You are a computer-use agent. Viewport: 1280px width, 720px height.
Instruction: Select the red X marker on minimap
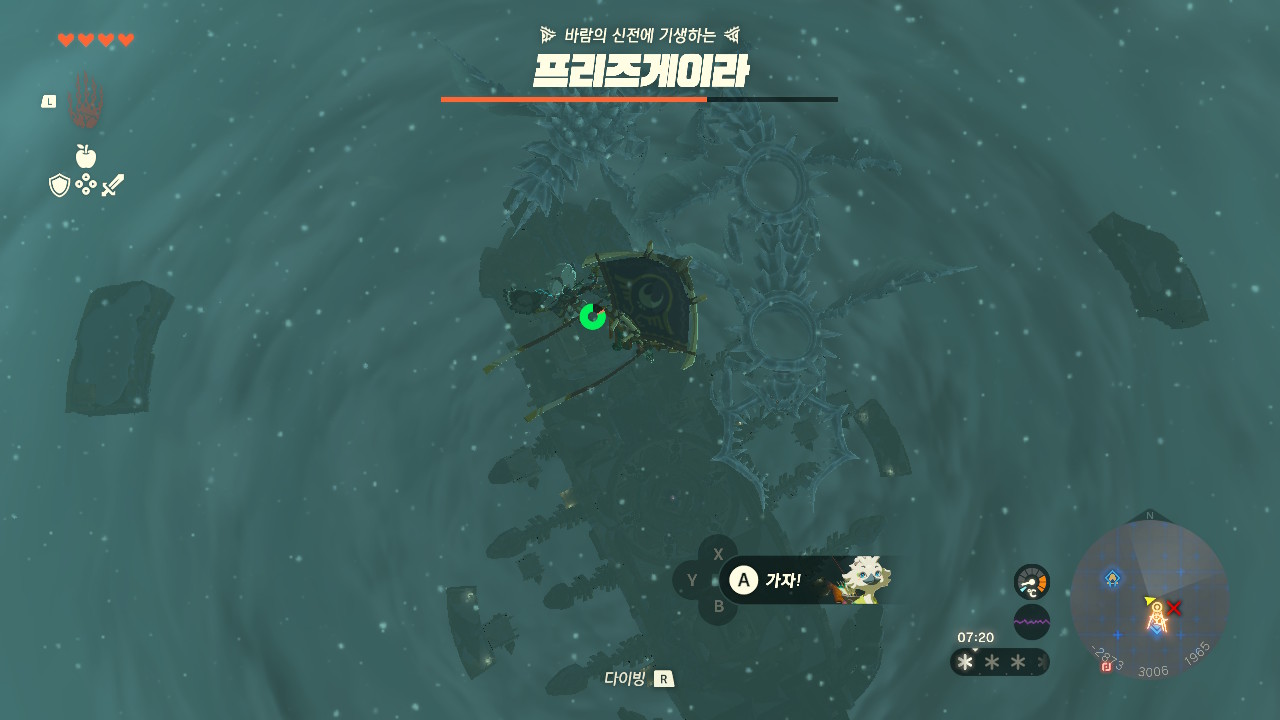[x=1174, y=607]
